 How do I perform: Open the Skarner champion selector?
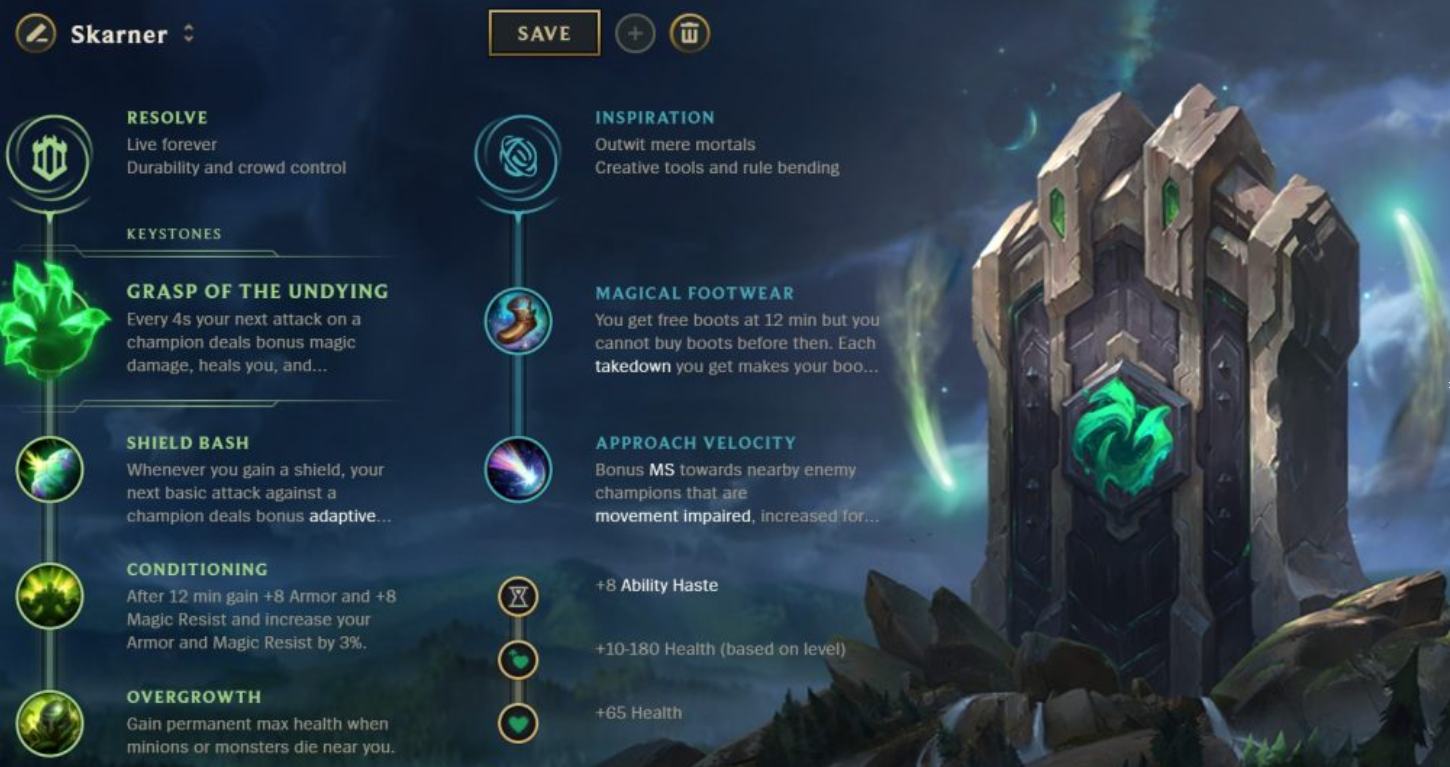(x=118, y=33)
